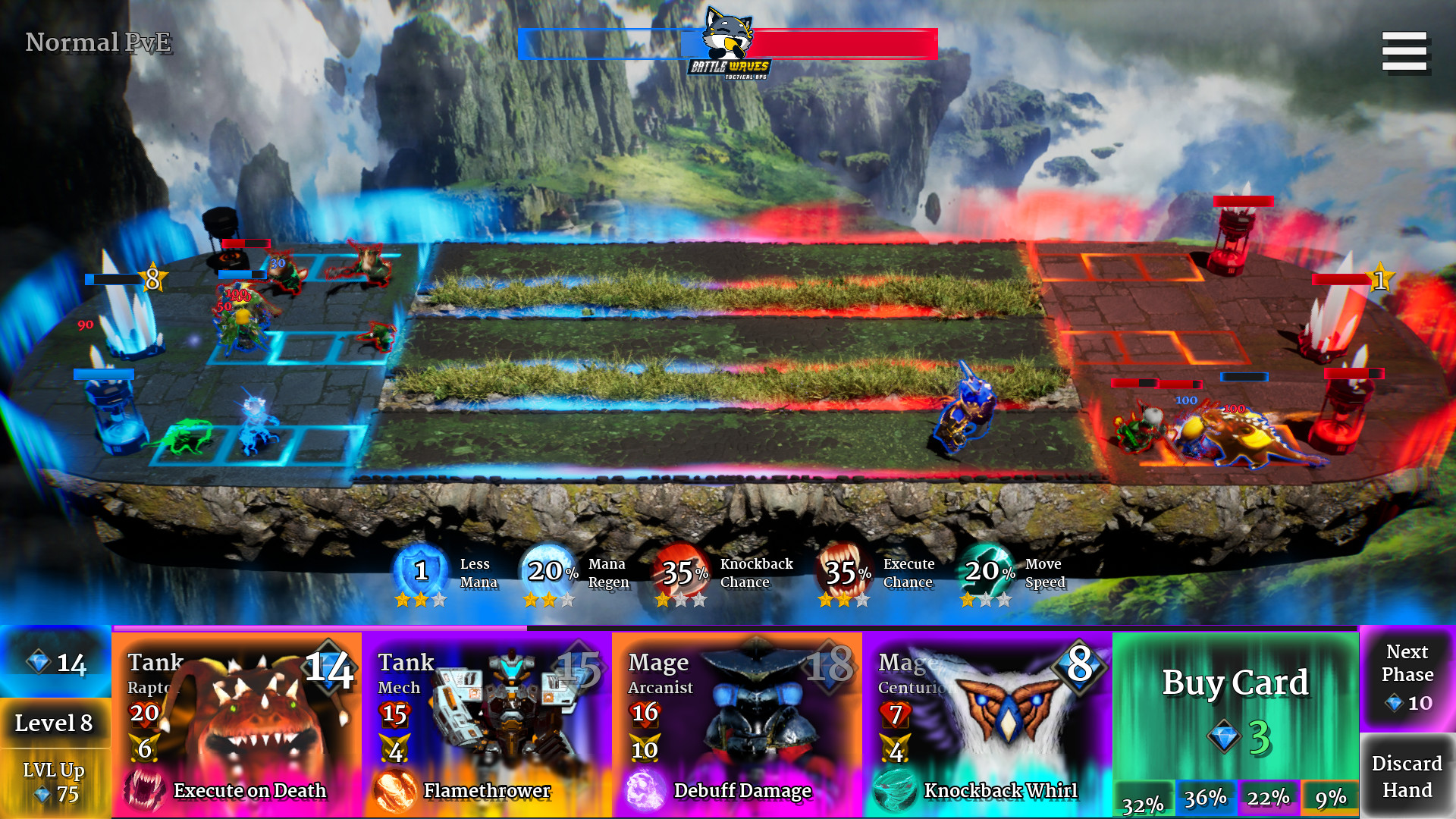Open the hamburger menu
The image size is (1456, 819).
tap(1405, 50)
